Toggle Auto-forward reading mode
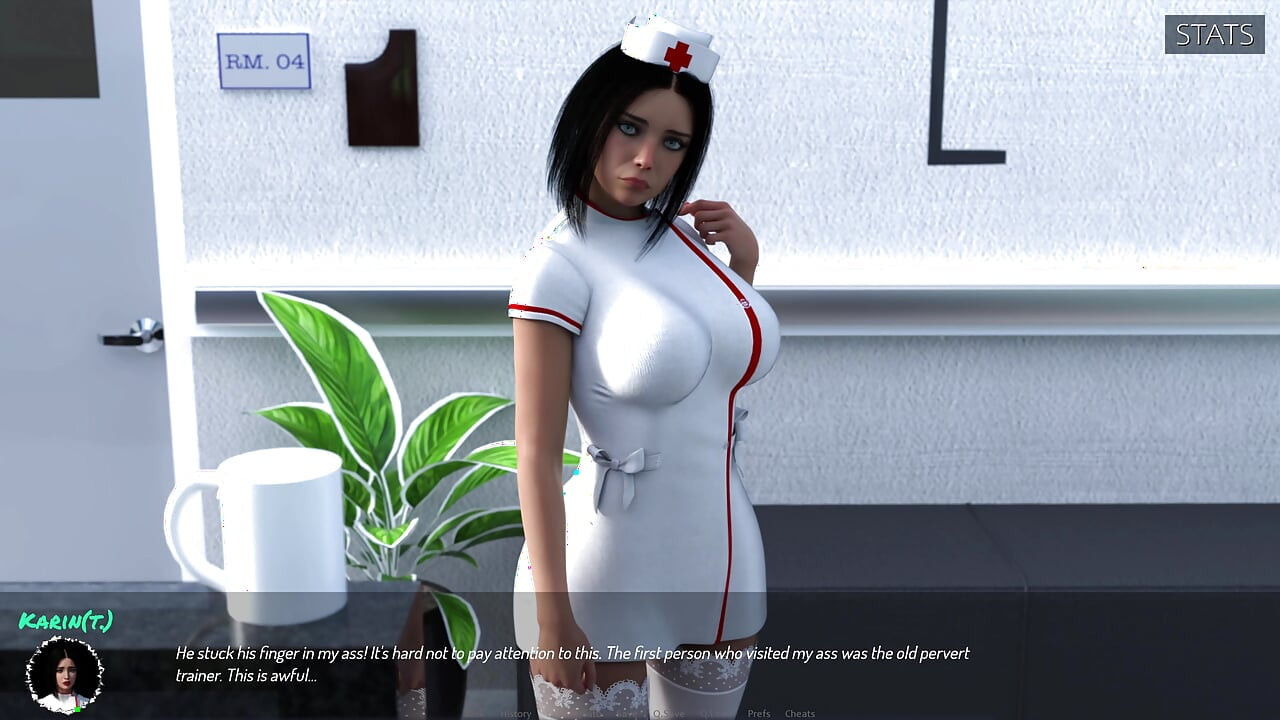This screenshot has width=1280, height=720. coord(596,713)
